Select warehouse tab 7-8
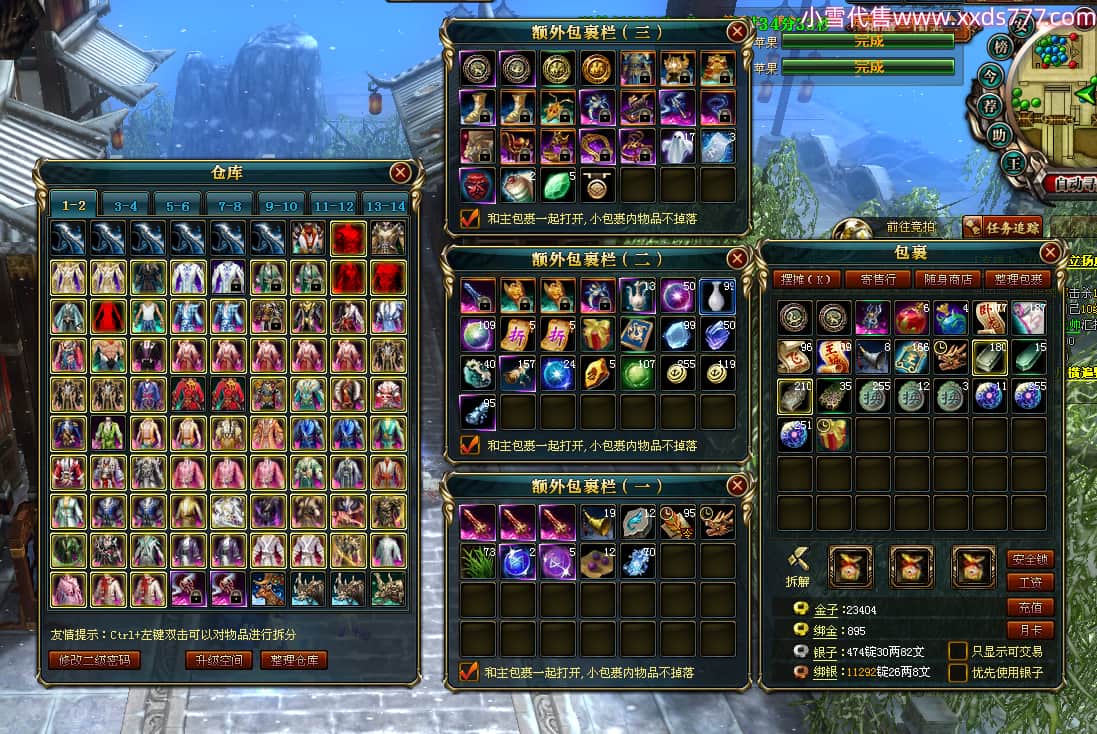 [x=229, y=205]
